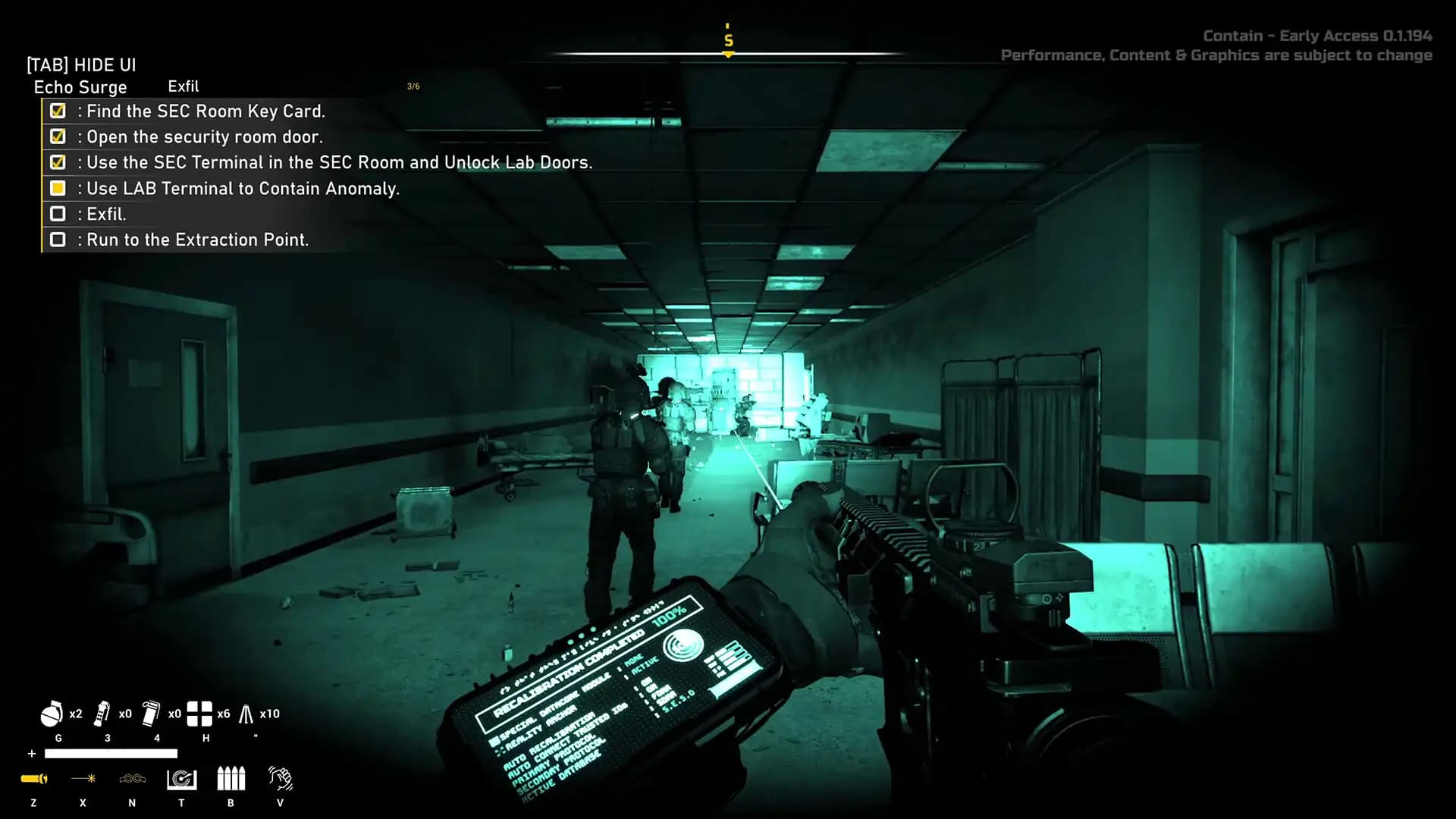Select Run to the Extraction Point objective
The width and height of the screenshot is (1456, 819).
click(197, 240)
